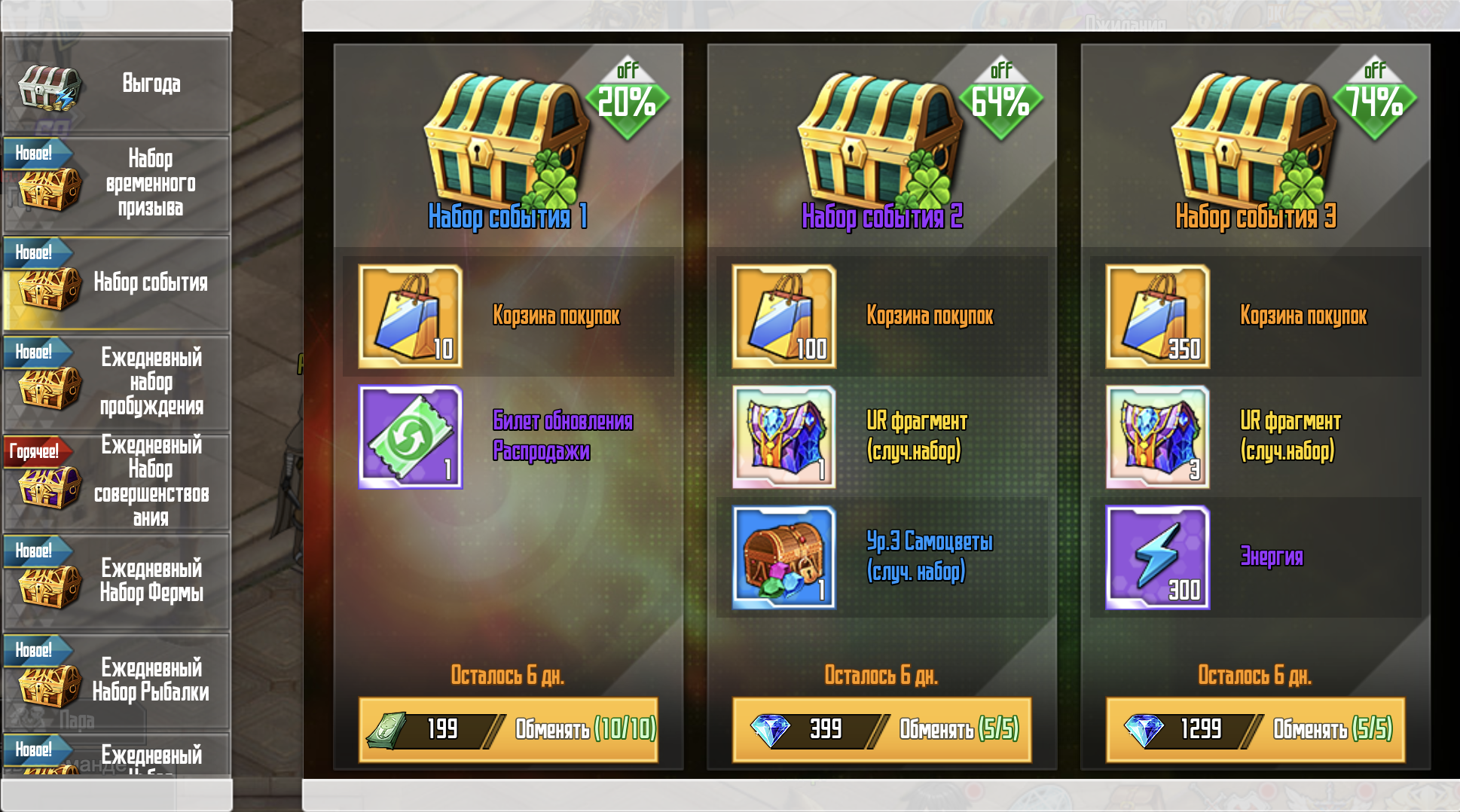This screenshot has width=1460, height=812.
Task: View the 3 UR fragments item
Action: [x=1158, y=437]
